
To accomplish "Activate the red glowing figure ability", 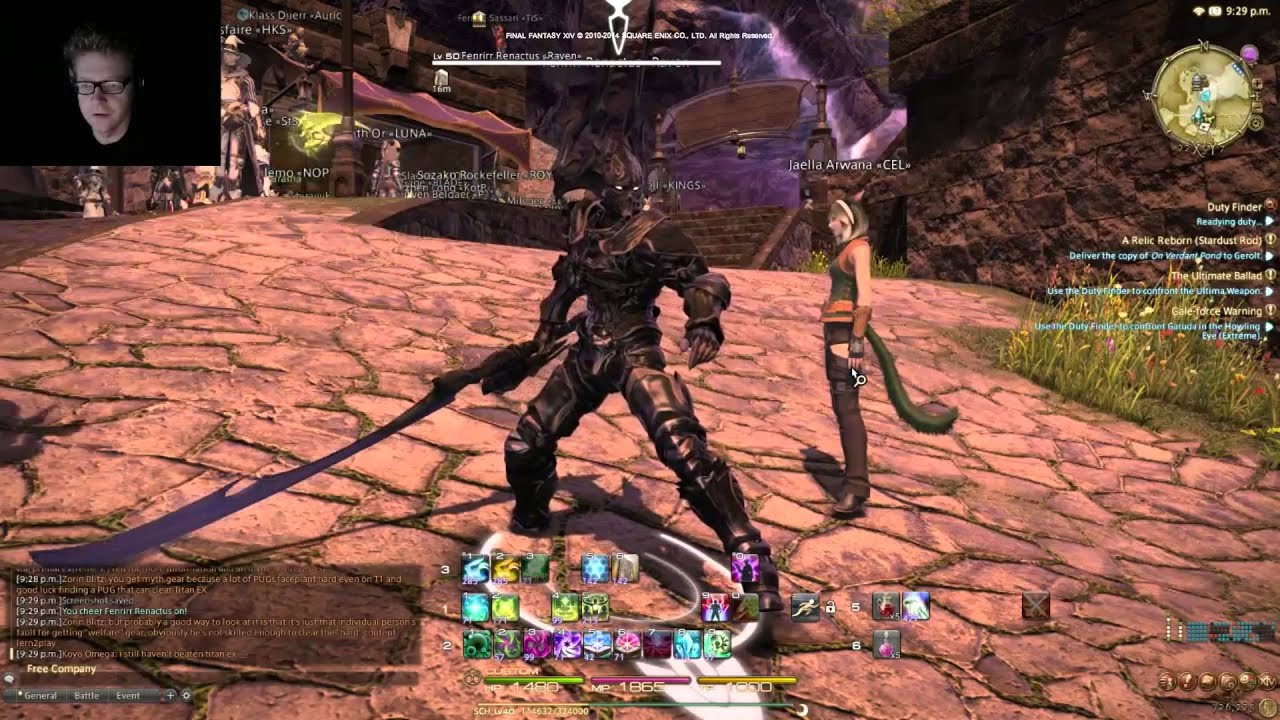I will click(x=715, y=607).
